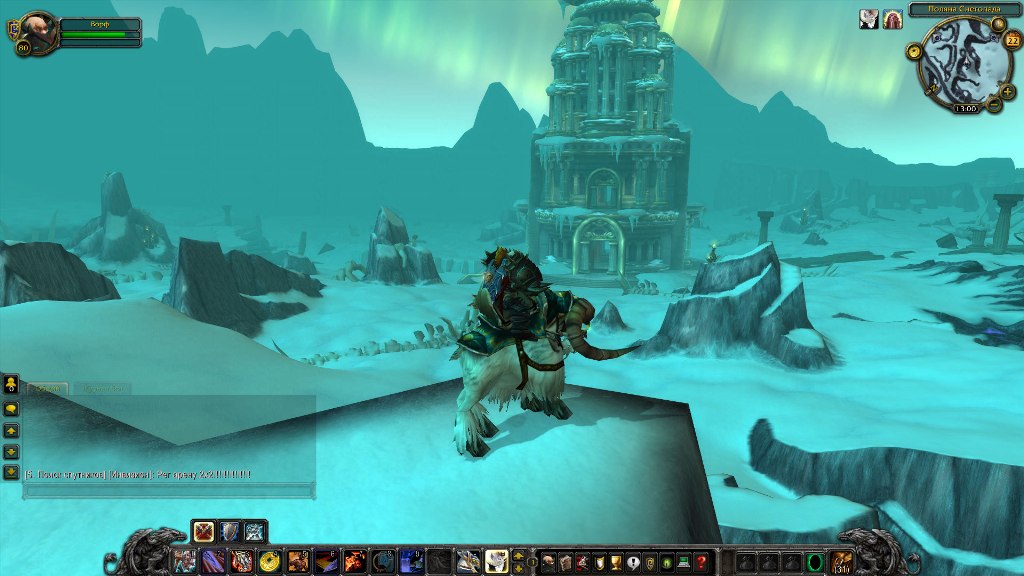Open the spellbook micro button

pyautogui.click(x=565, y=562)
